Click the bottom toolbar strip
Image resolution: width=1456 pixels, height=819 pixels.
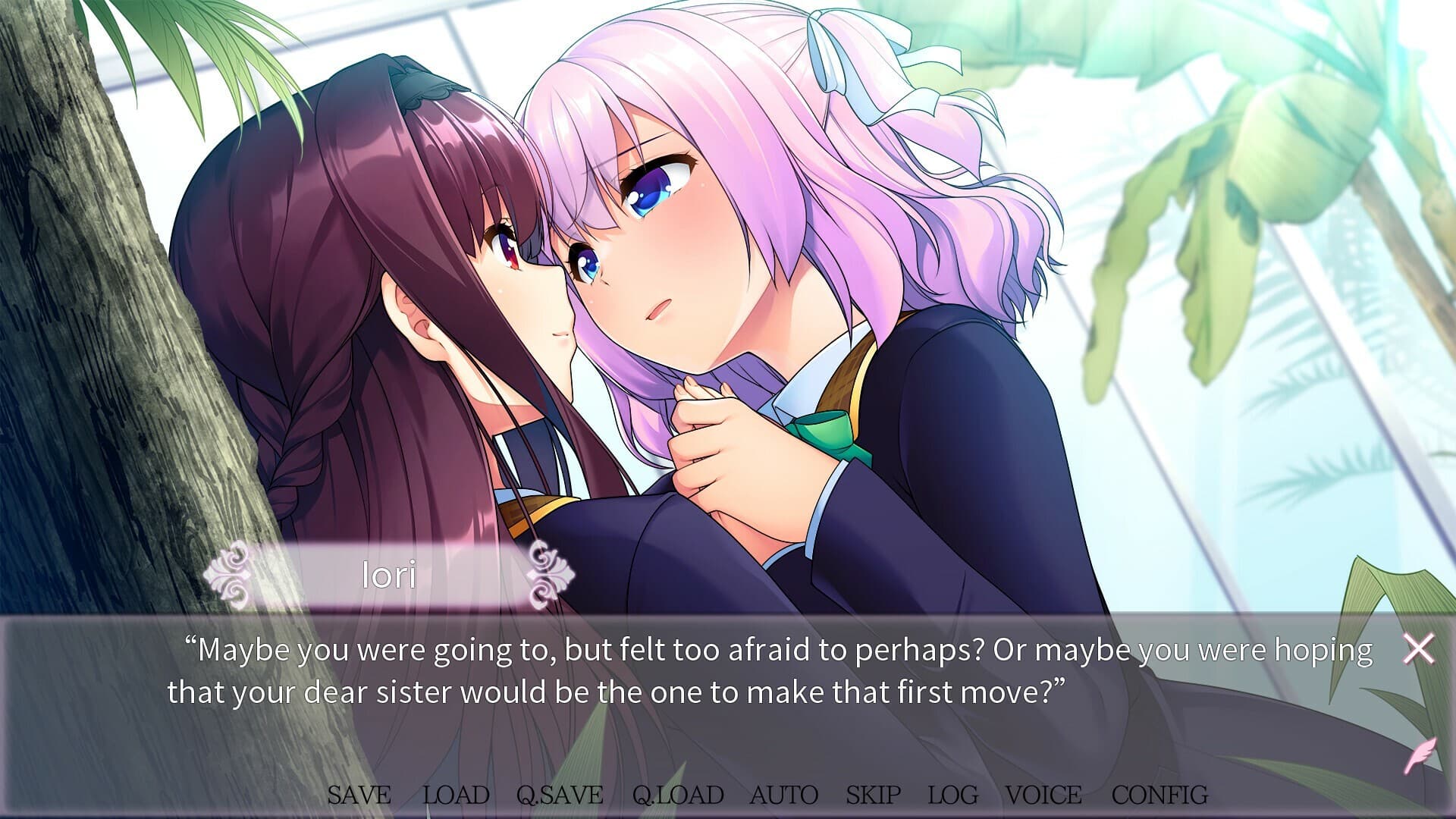[728, 796]
